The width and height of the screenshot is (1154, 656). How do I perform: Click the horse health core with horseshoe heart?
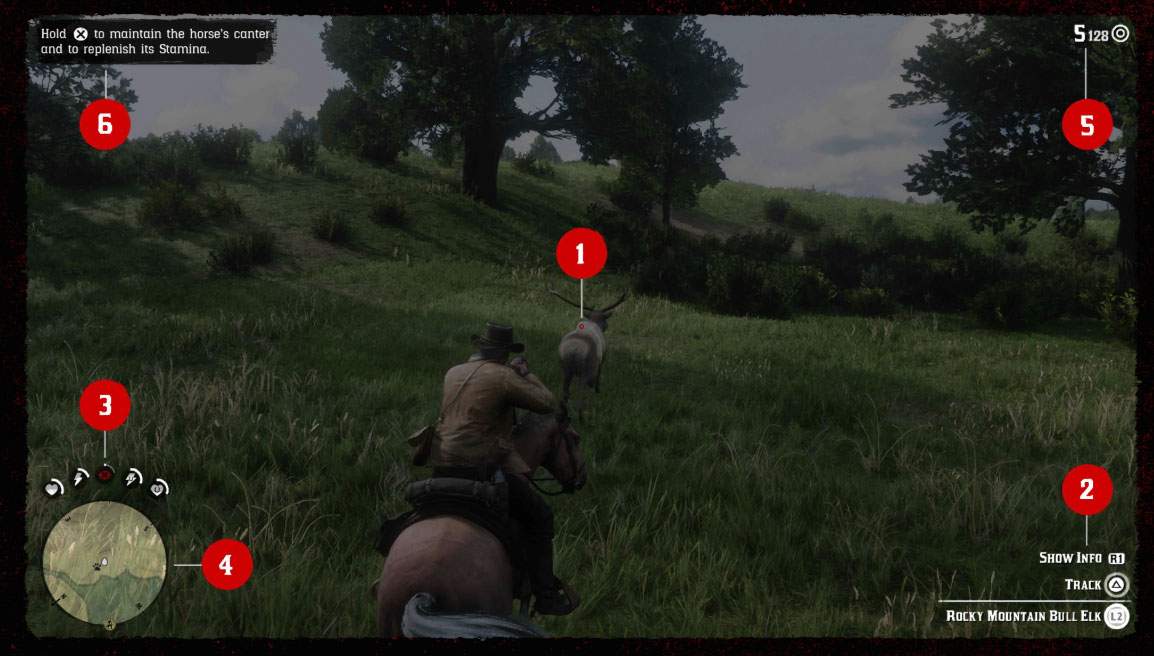pos(158,488)
